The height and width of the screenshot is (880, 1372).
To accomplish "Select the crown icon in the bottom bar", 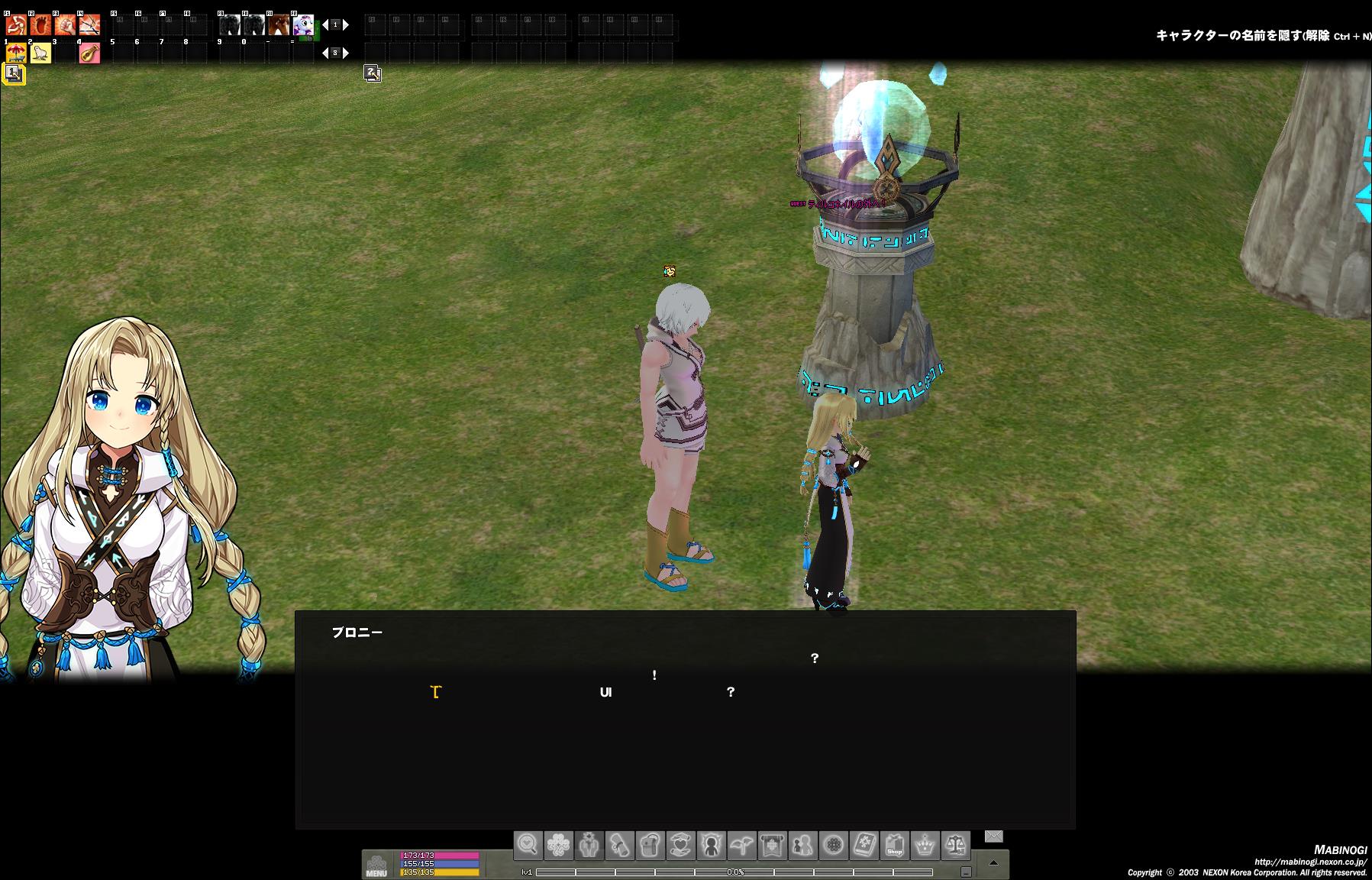I will (x=925, y=846).
